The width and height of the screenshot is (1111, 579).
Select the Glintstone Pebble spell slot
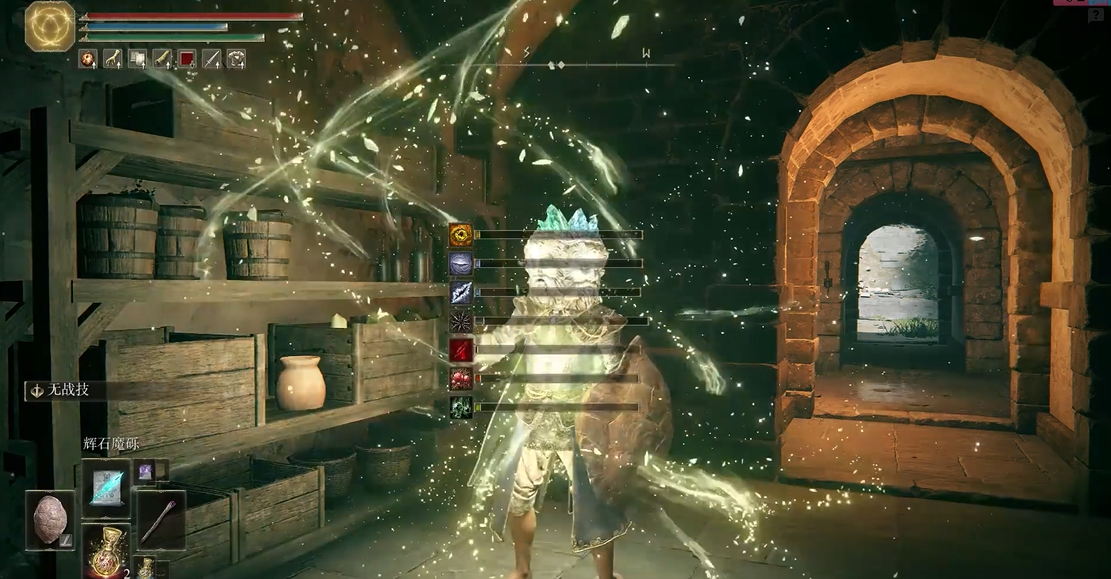click(x=106, y=488)
